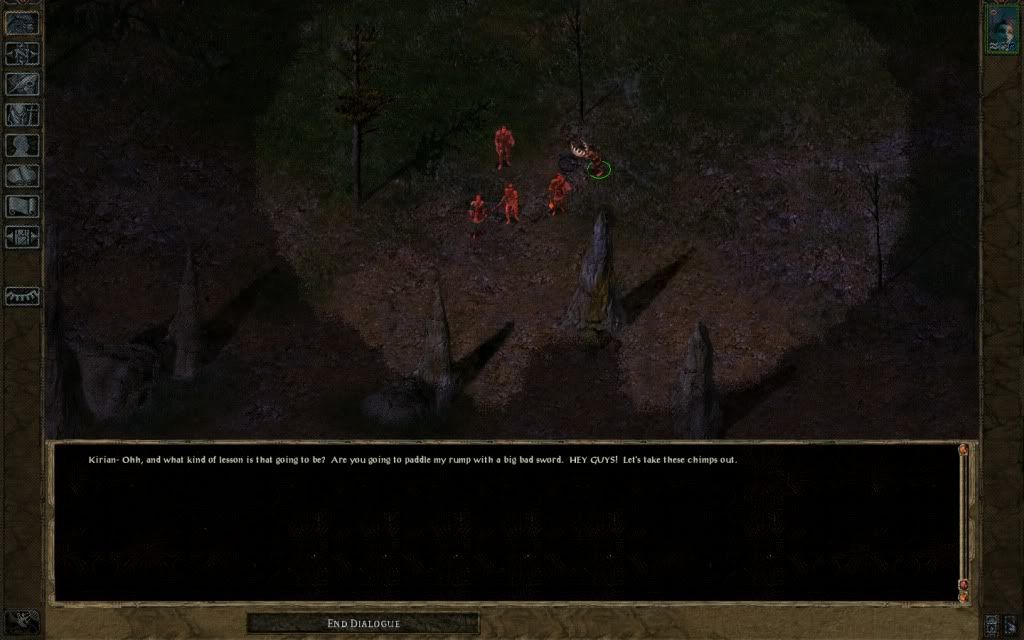Image resolution: width=1024 pixels, height=640 pixels.
Task: Open the mage spellbook
Action: tap(22, 176)
